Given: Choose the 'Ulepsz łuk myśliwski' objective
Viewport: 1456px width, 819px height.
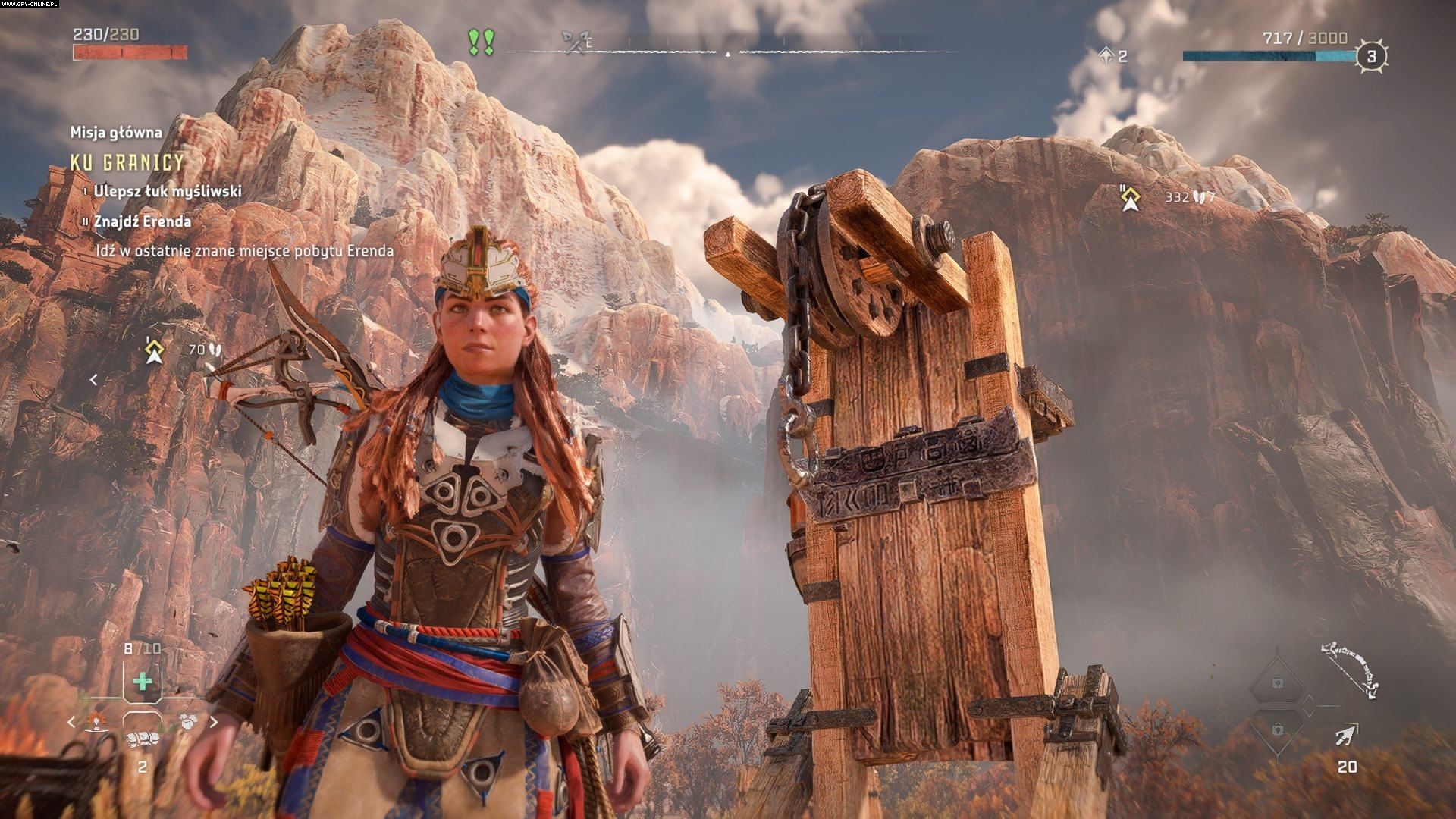Looking at the screenshot, I should pos(167,191).
